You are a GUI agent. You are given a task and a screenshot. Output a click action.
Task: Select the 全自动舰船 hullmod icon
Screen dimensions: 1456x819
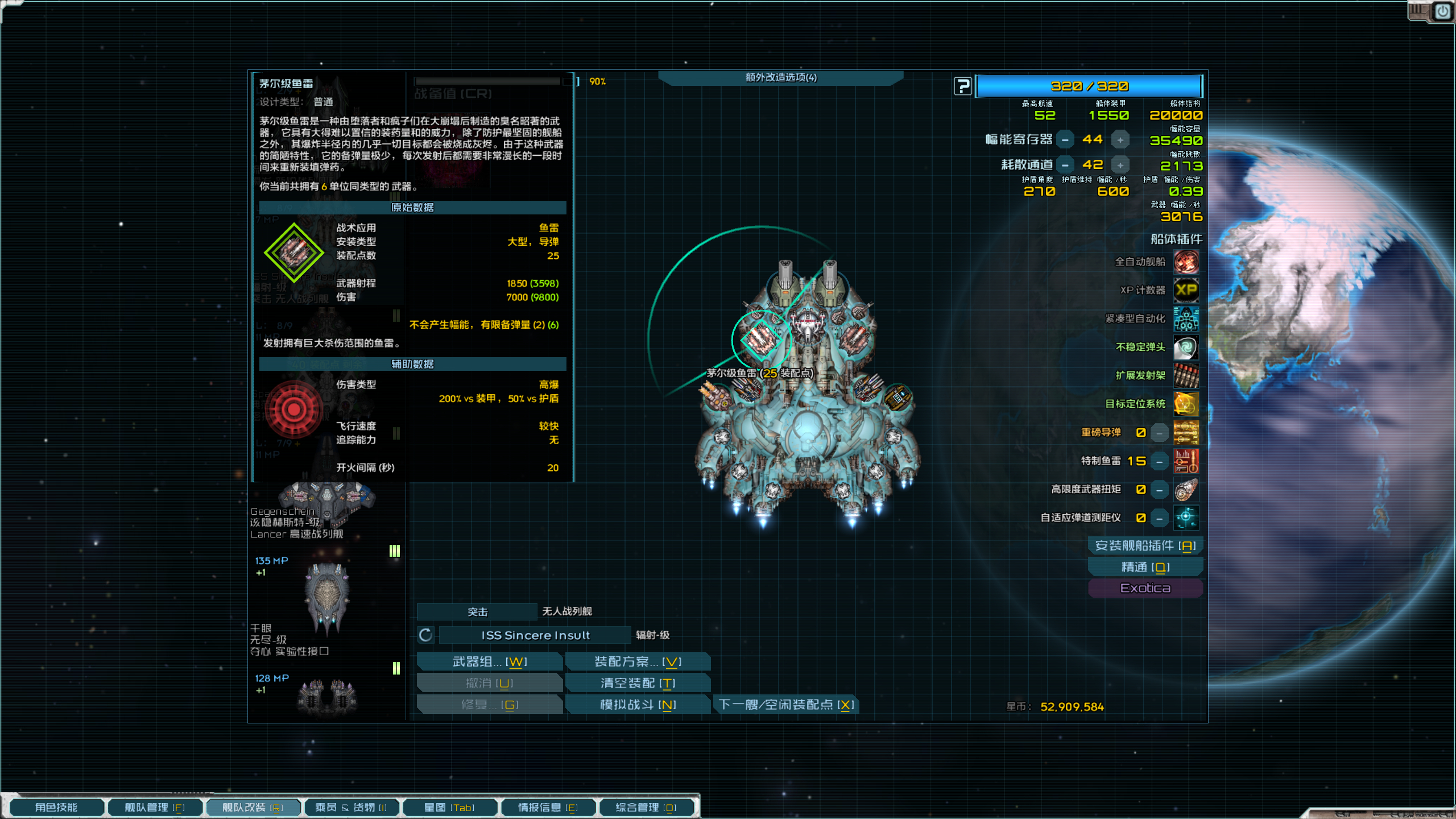pyautogui.click(x=1186, y=262)
